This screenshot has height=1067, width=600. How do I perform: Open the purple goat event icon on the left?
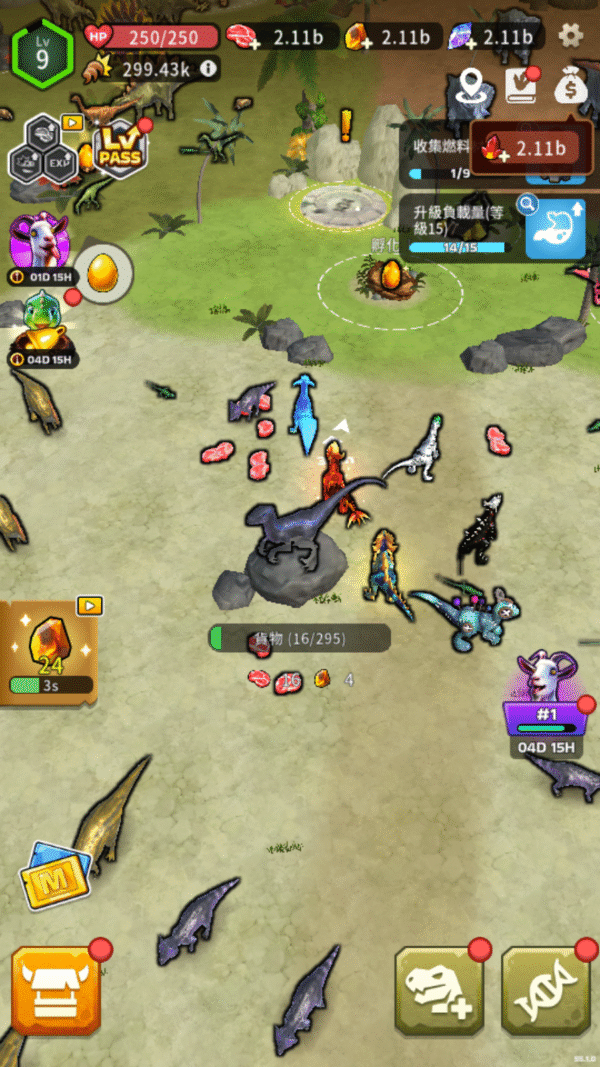tap(38, 242)
